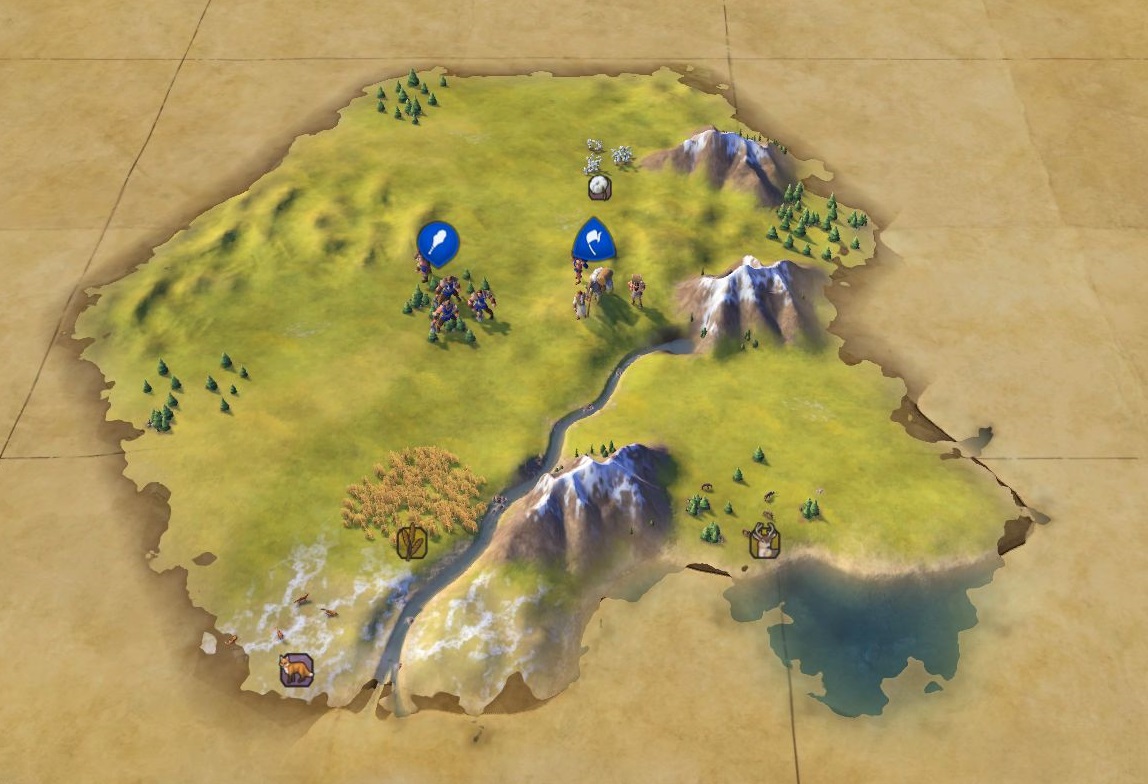
Task: Select the warrior unit's blue club banner
Action: tap(438, 243)
